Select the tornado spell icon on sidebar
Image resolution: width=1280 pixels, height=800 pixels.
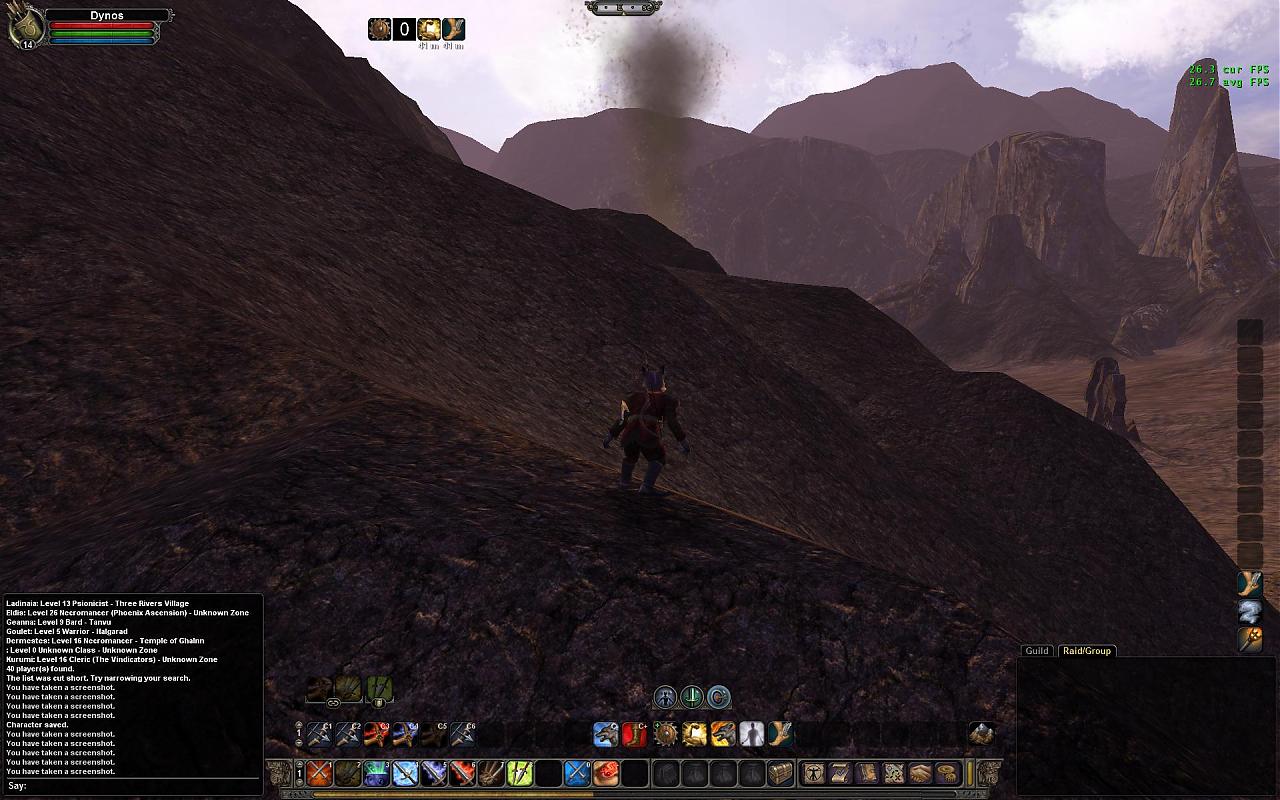[x=1250, y=611]
